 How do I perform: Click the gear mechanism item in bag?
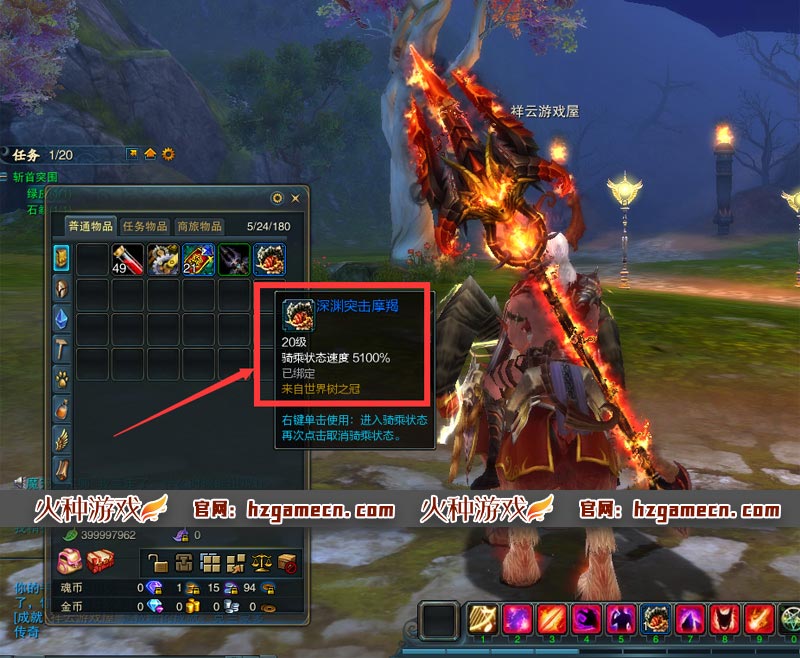pyautogui.click(x=163, y=260)
